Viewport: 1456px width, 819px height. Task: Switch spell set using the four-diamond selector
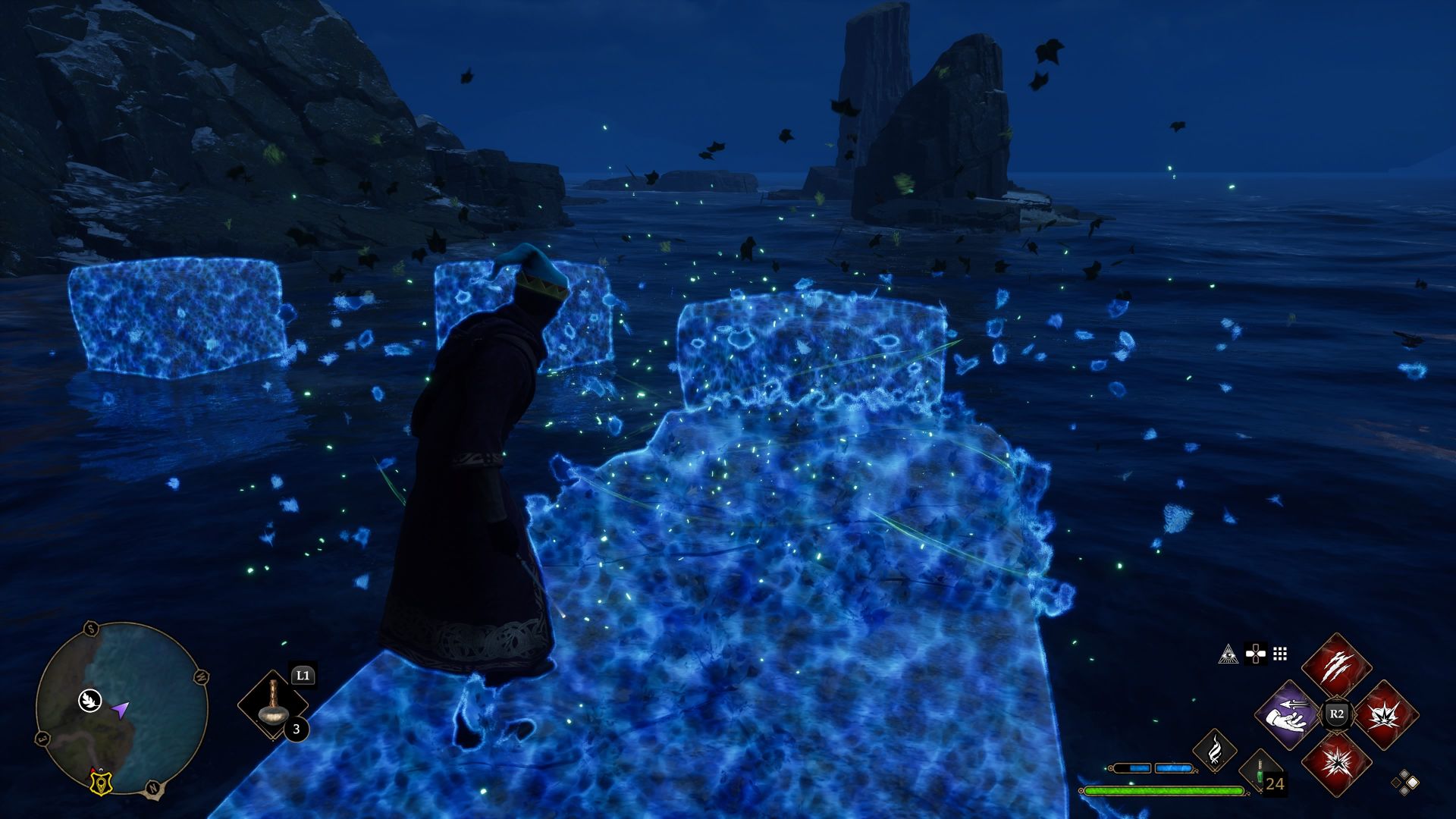[1404, 782]
